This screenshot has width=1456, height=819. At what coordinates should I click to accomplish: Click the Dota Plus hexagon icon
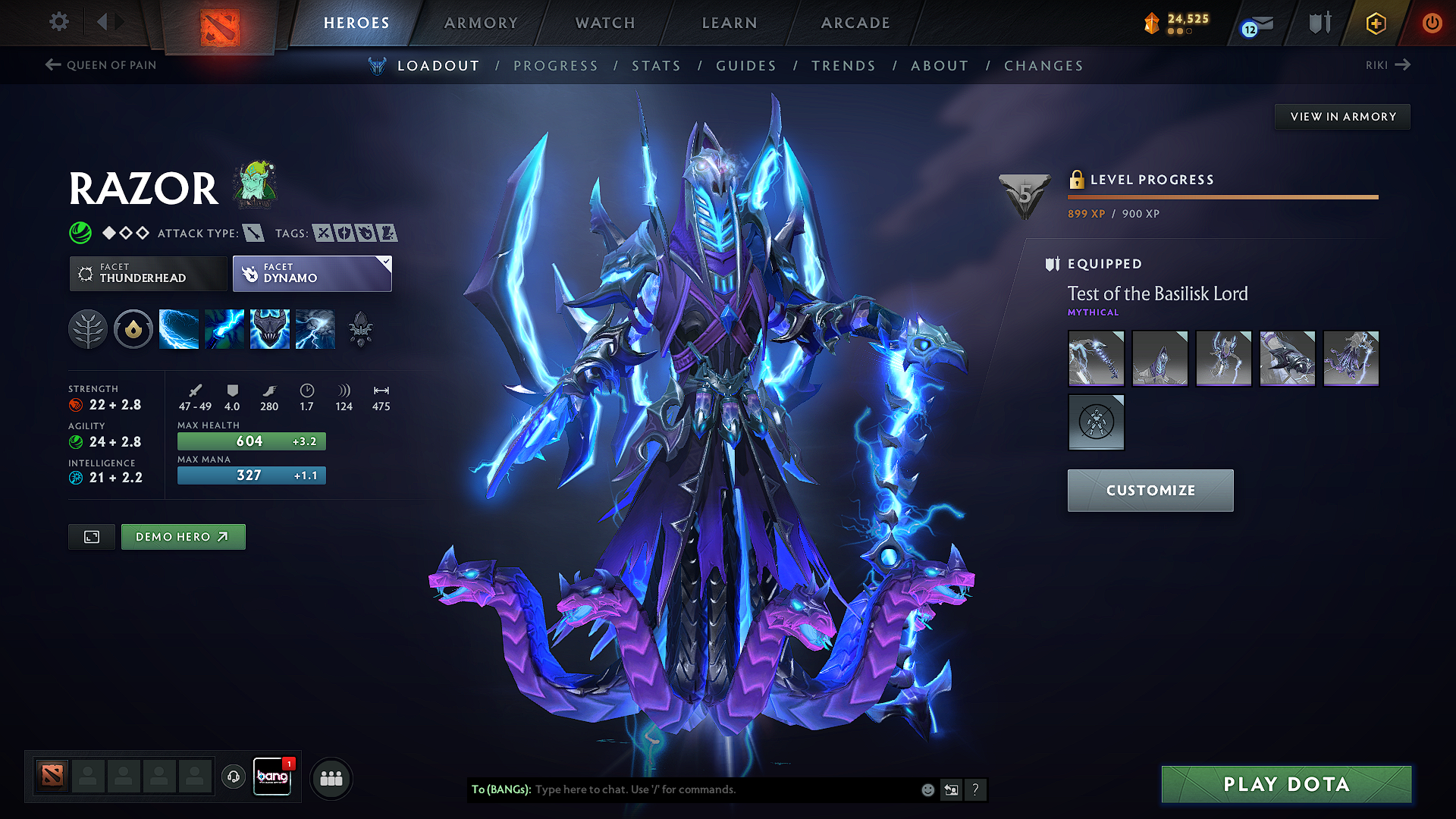coord(1376,23)
